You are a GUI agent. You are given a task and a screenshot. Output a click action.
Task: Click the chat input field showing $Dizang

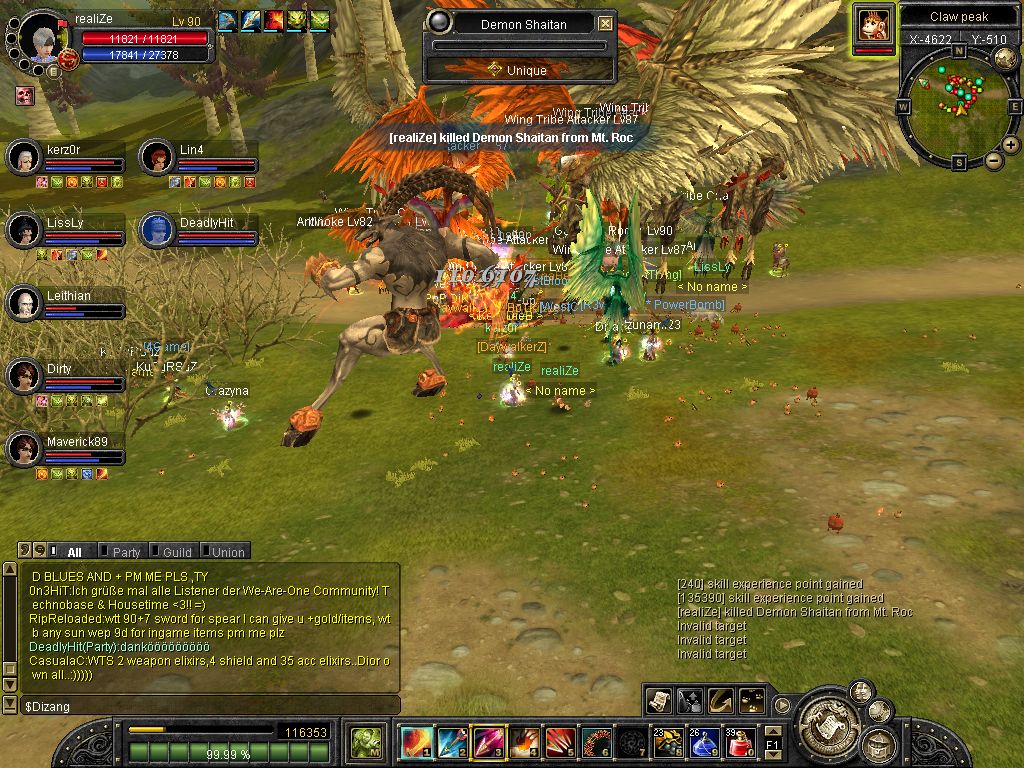tap(200, 706)
